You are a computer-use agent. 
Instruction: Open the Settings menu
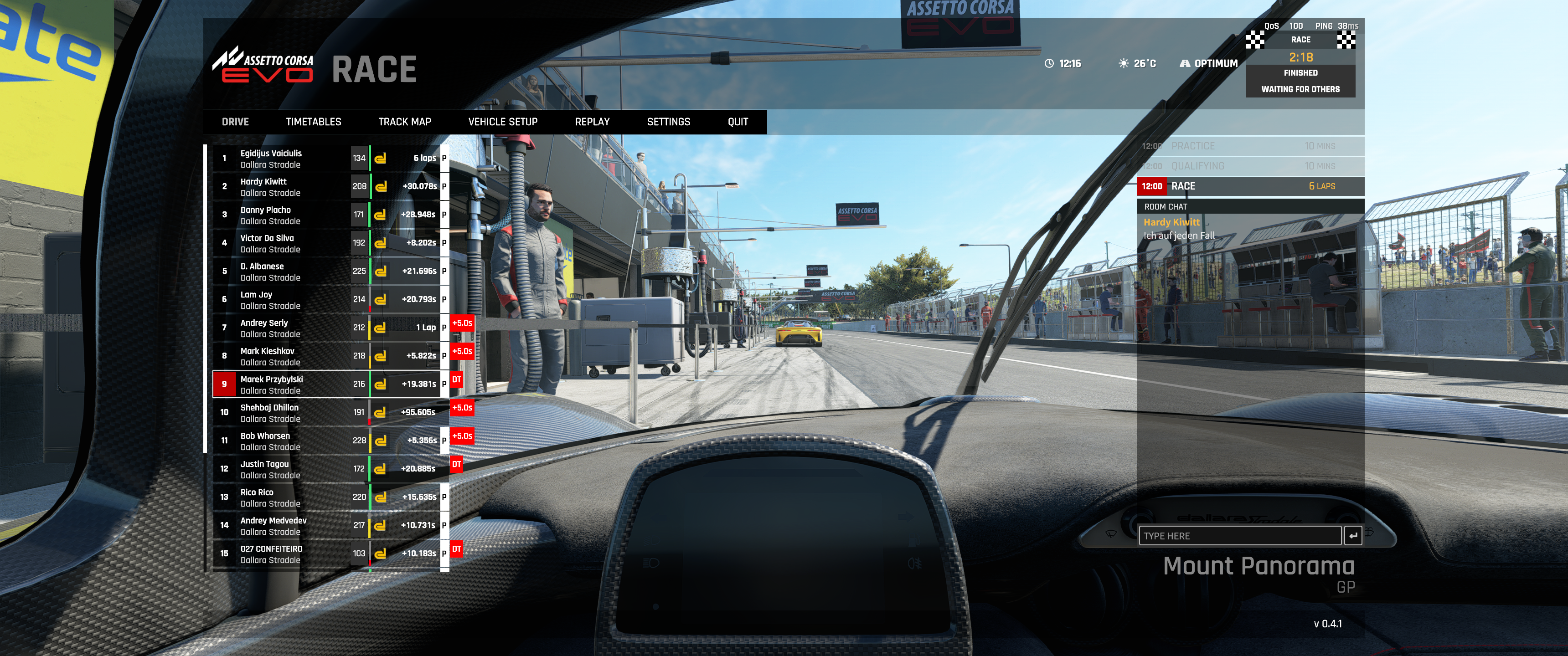668,122
